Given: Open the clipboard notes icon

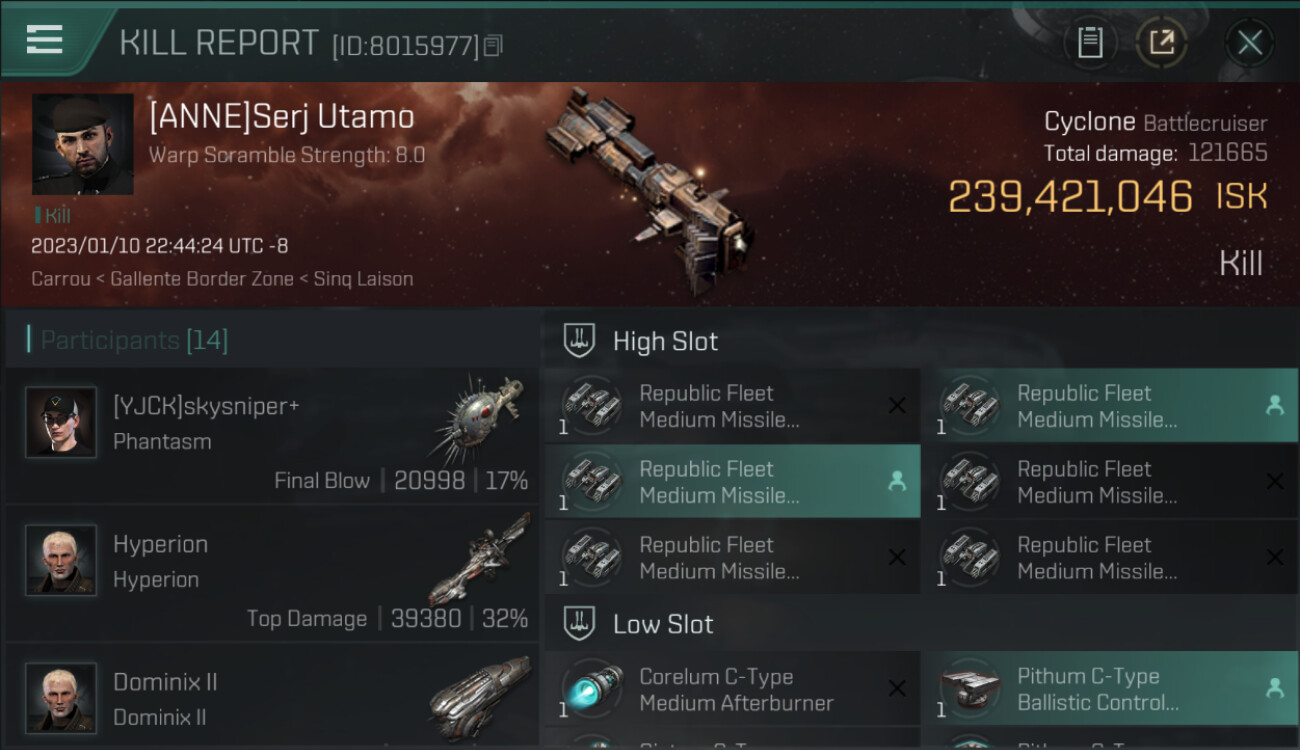Looking at the screenshot, I should (x=1090, y=43).
